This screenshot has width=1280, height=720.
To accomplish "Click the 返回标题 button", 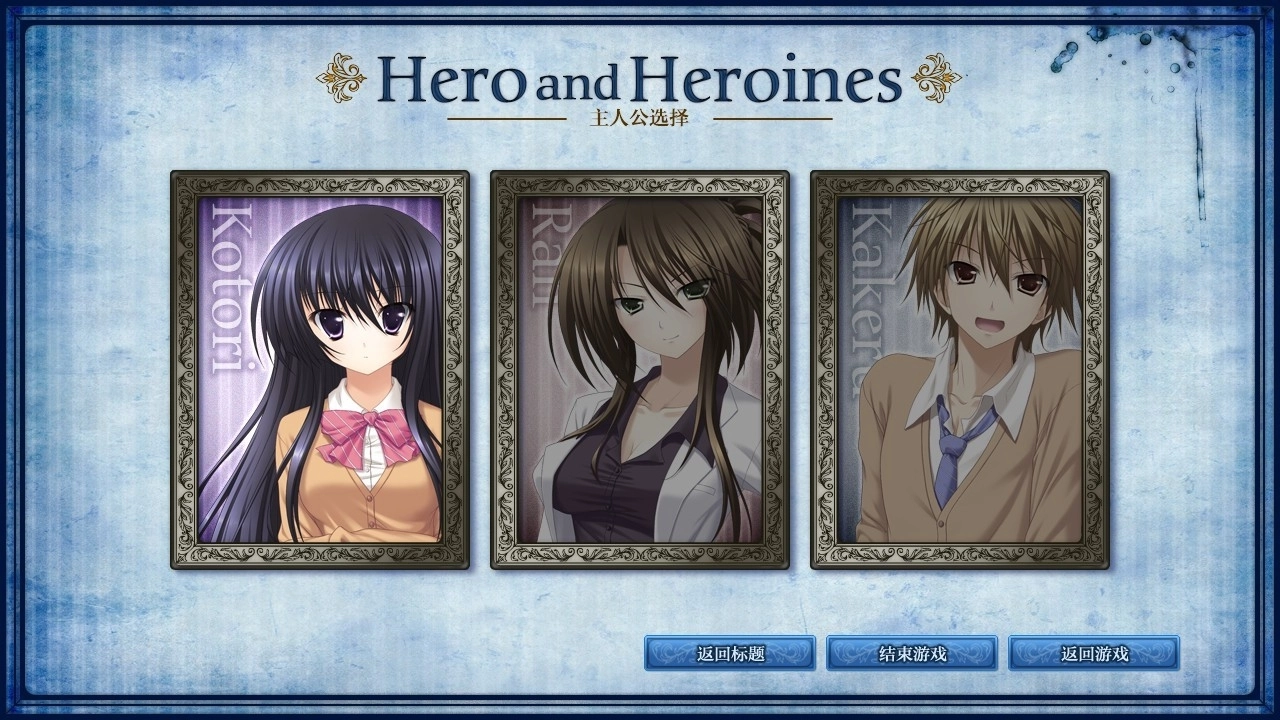I will point(730,654).
